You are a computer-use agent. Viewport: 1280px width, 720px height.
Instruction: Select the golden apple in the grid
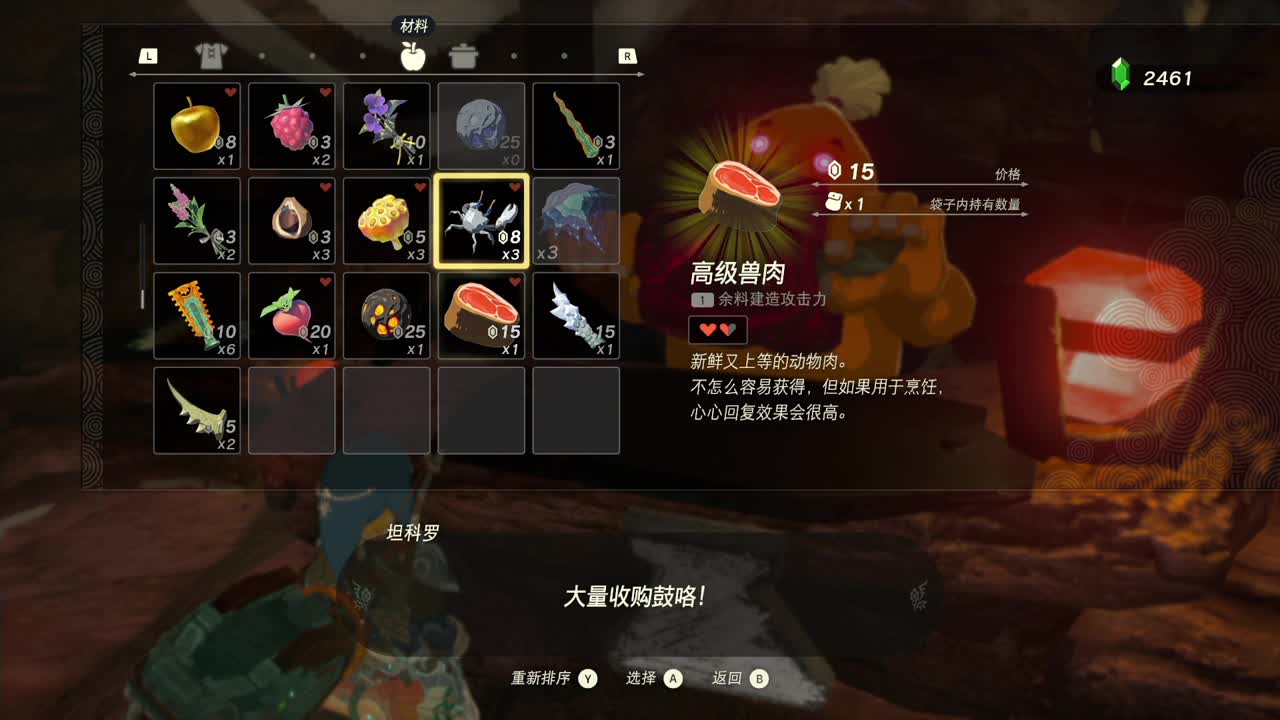(x=196, y=125)
